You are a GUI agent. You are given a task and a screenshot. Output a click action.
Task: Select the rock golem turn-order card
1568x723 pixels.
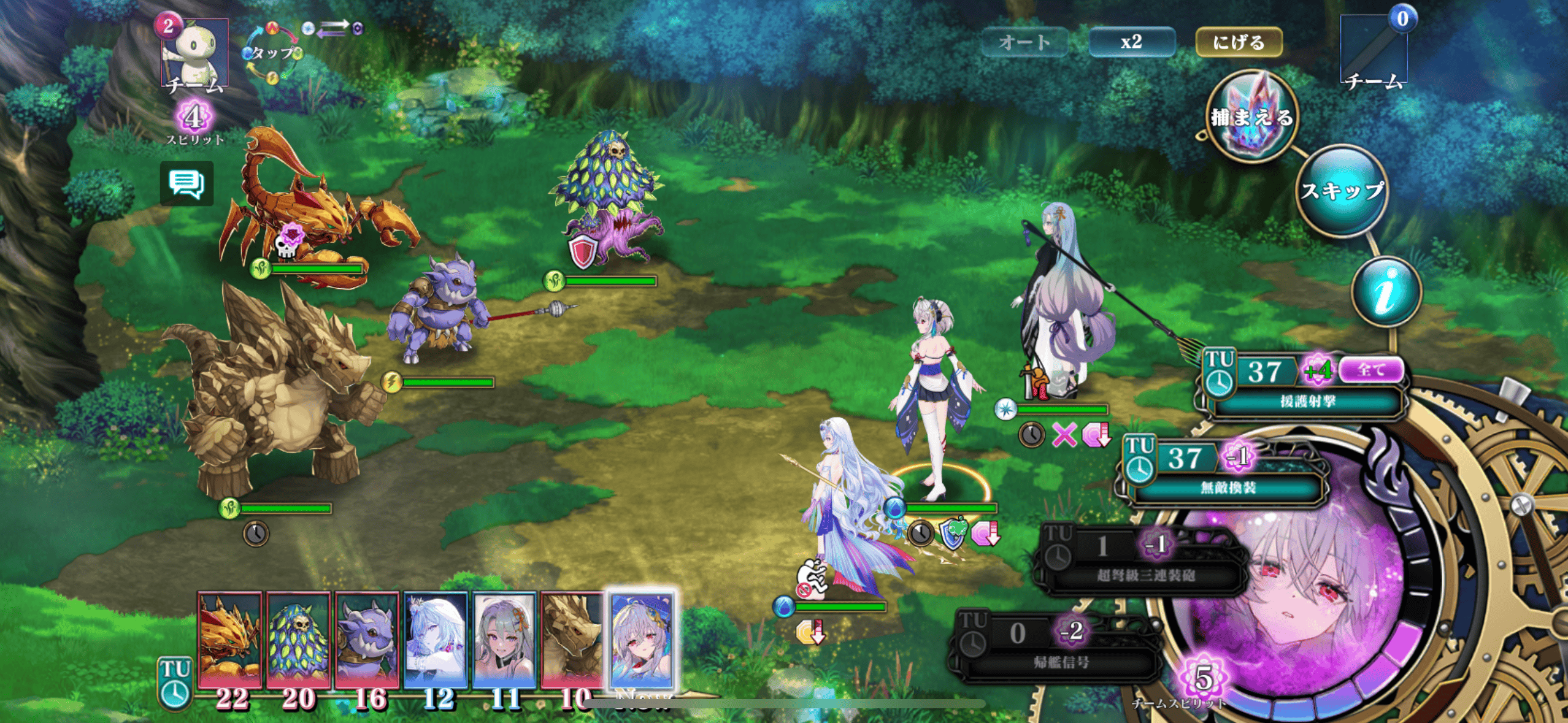coord(572,639)
